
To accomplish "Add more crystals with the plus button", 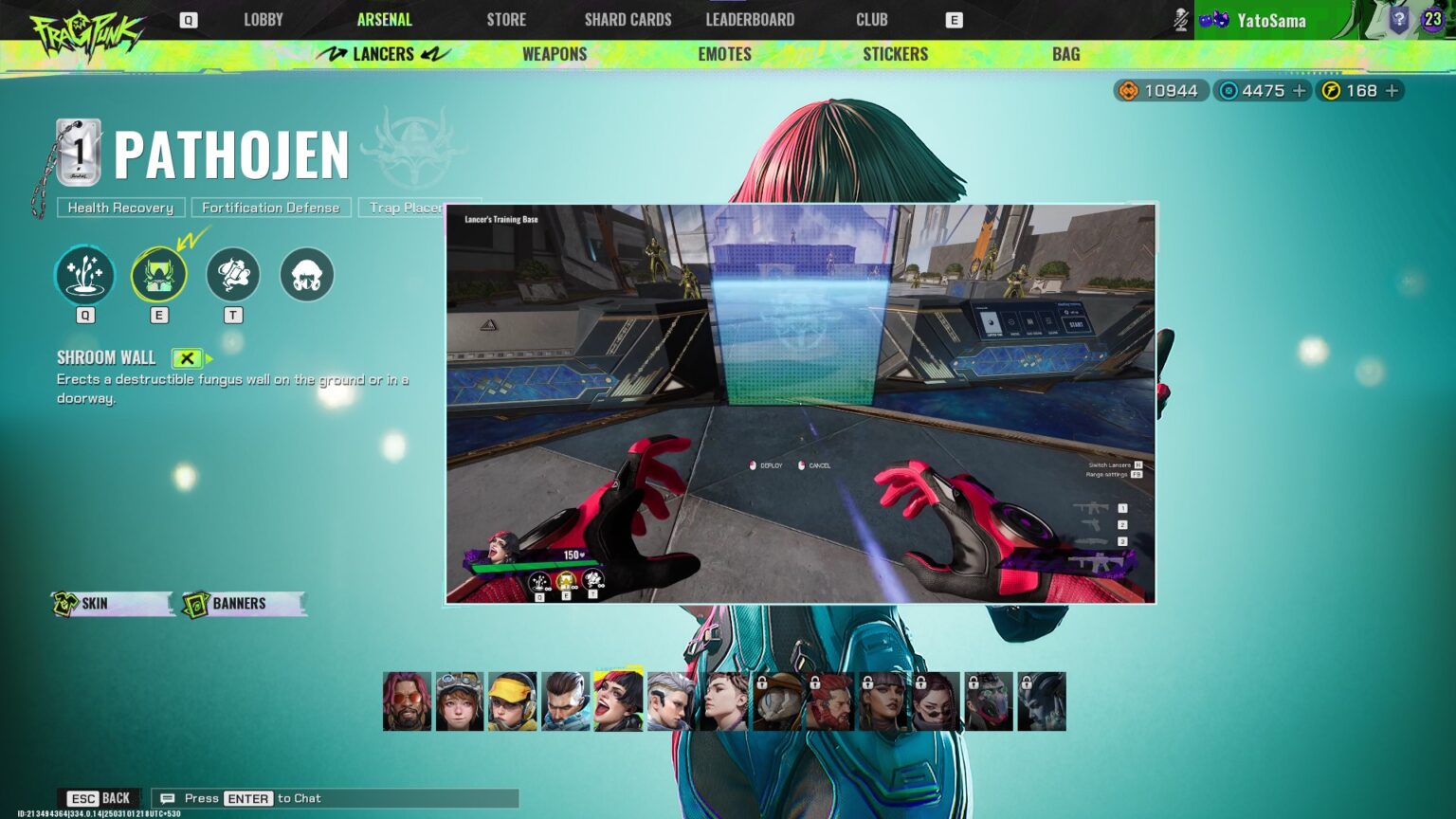I will pos(1301,90).
